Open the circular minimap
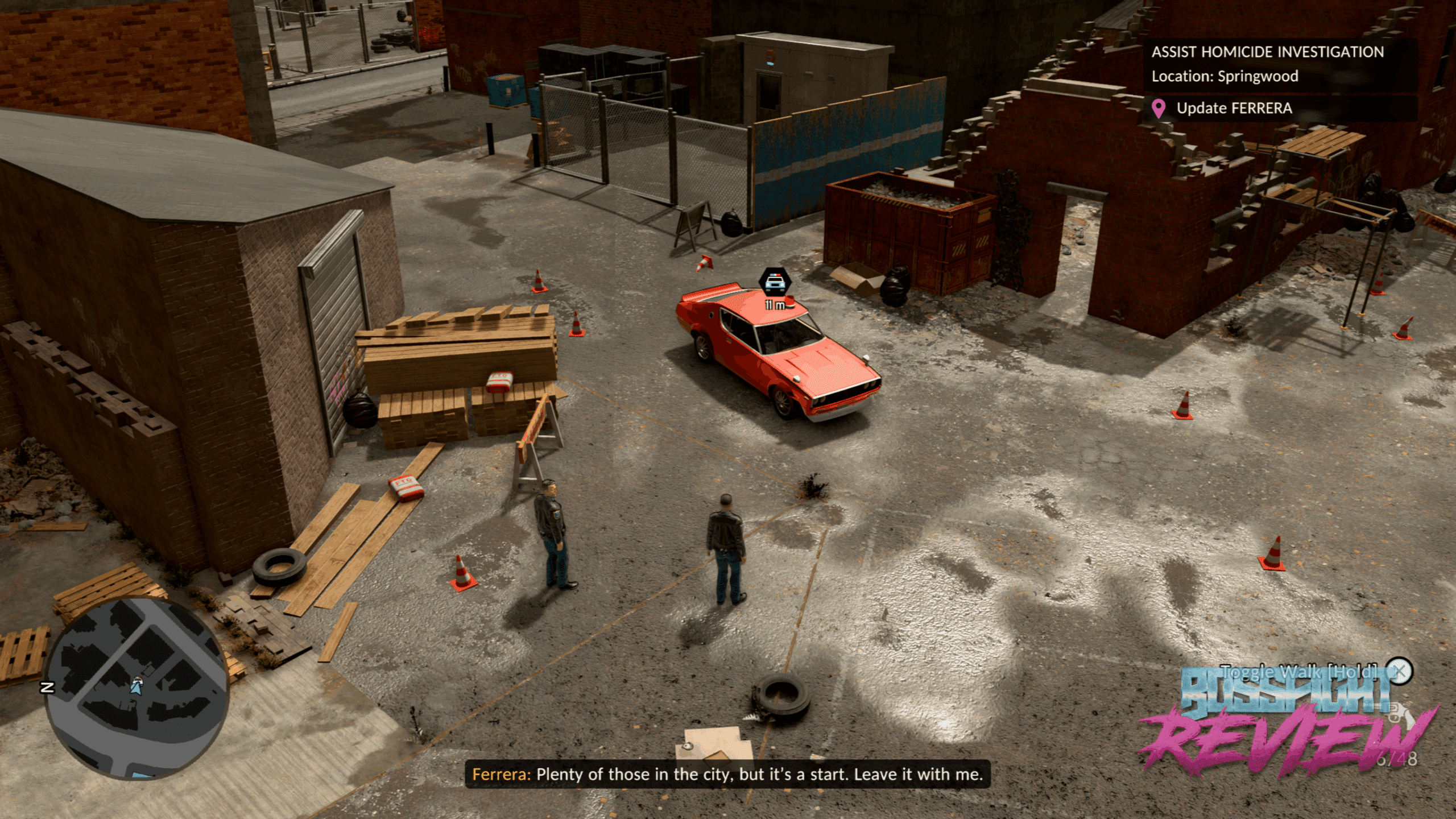 click(136, 688)
